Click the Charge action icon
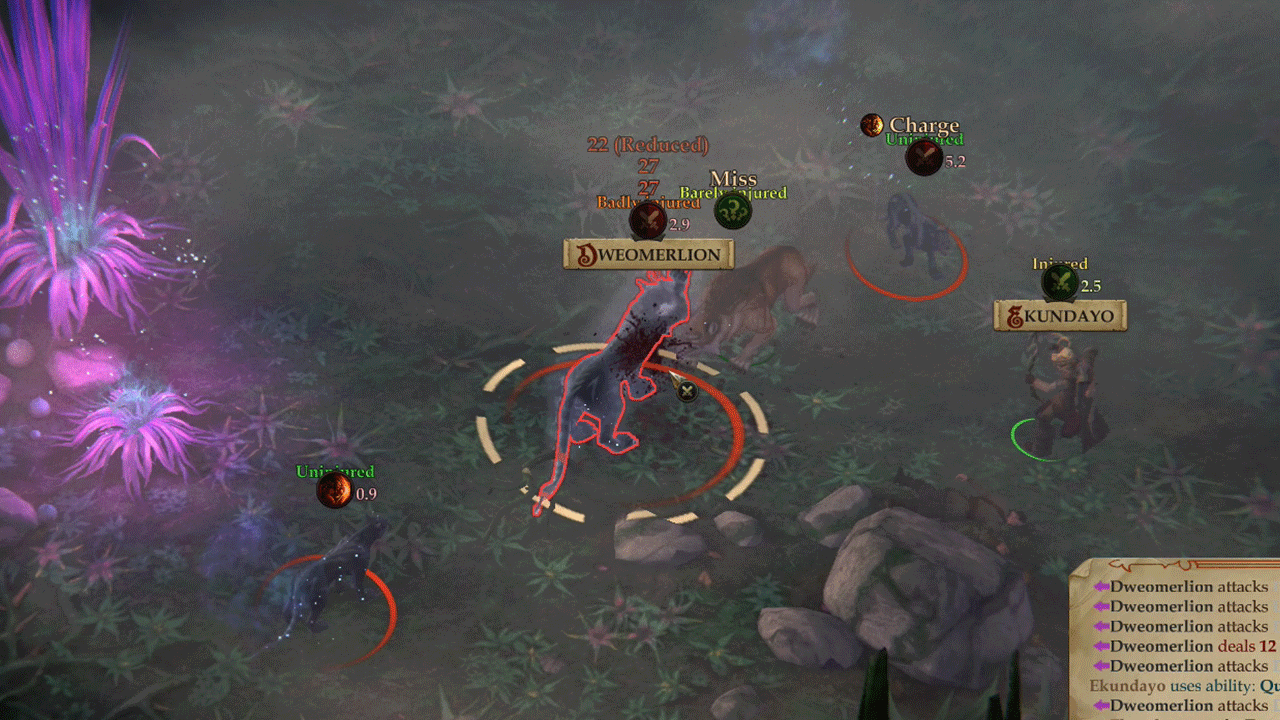The image size is (1280, 720). pos(872,125)
